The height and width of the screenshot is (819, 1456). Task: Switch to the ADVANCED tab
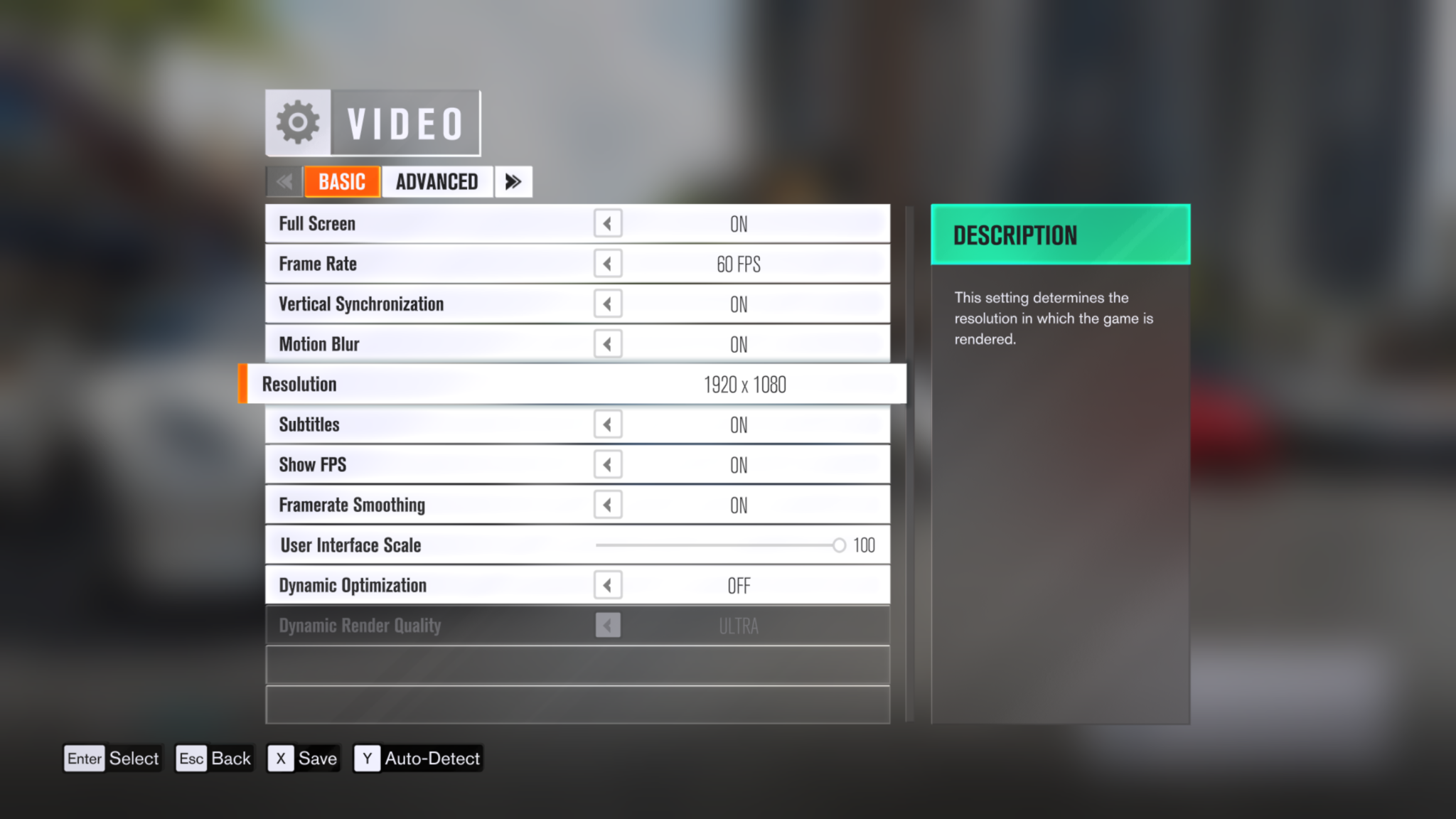click(437, 181)
